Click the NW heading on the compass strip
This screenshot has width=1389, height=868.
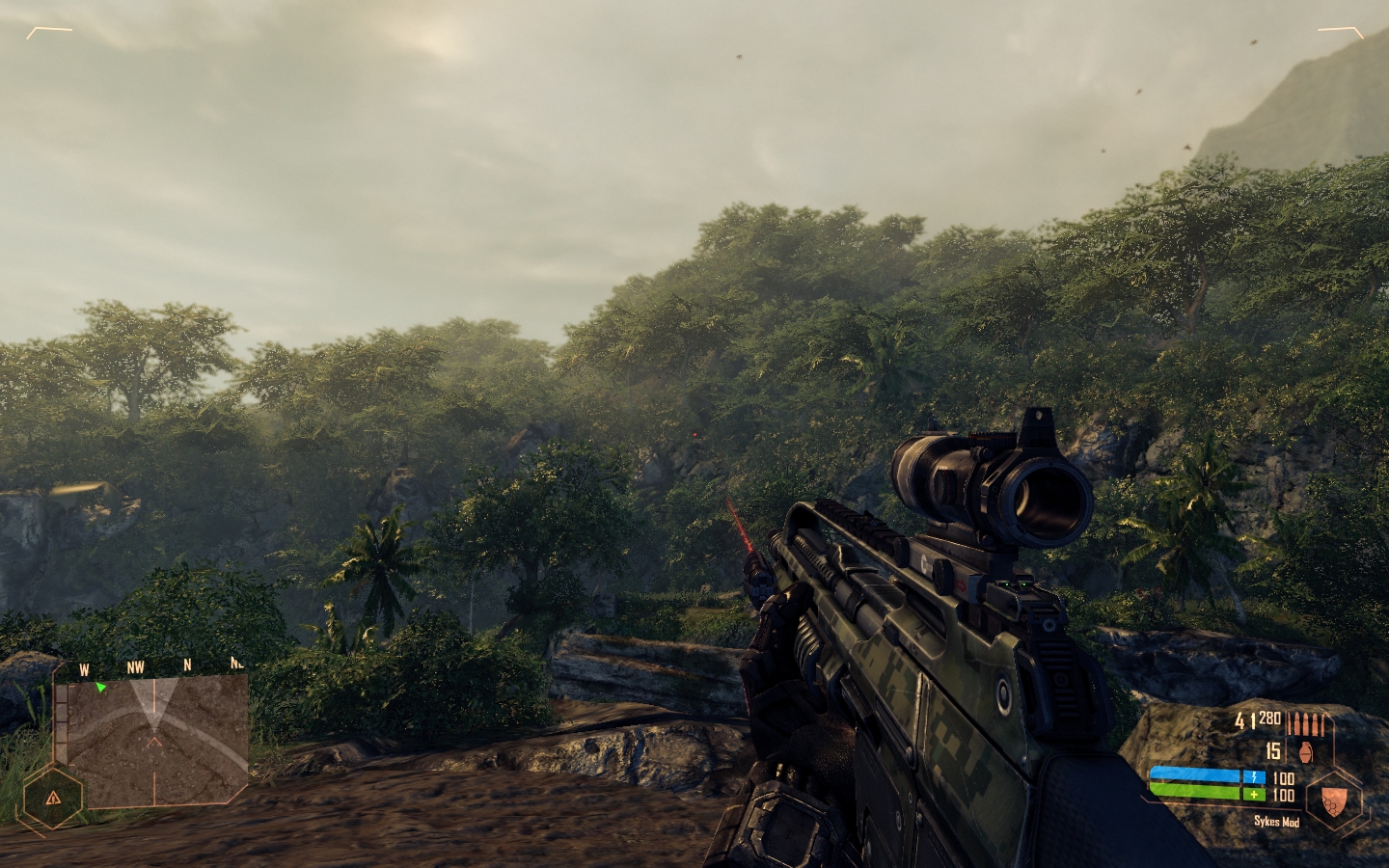(135, 666)
